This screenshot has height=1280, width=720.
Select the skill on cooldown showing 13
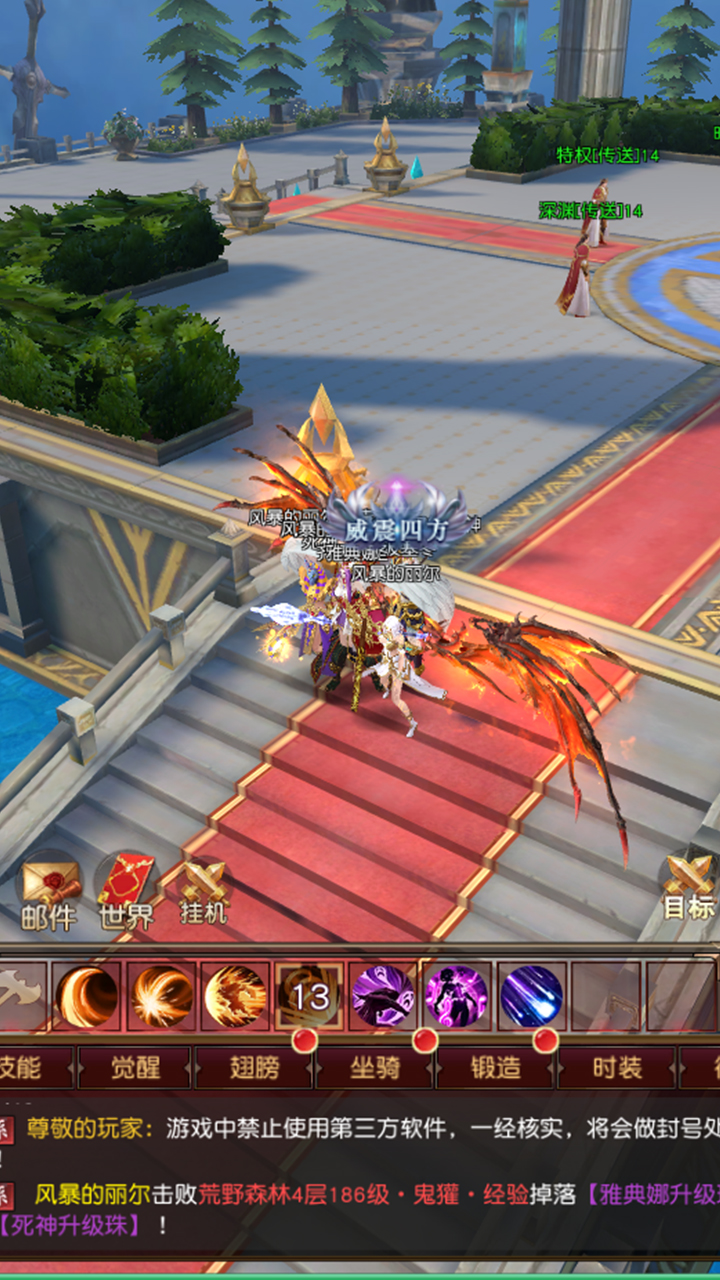point(310,996)
